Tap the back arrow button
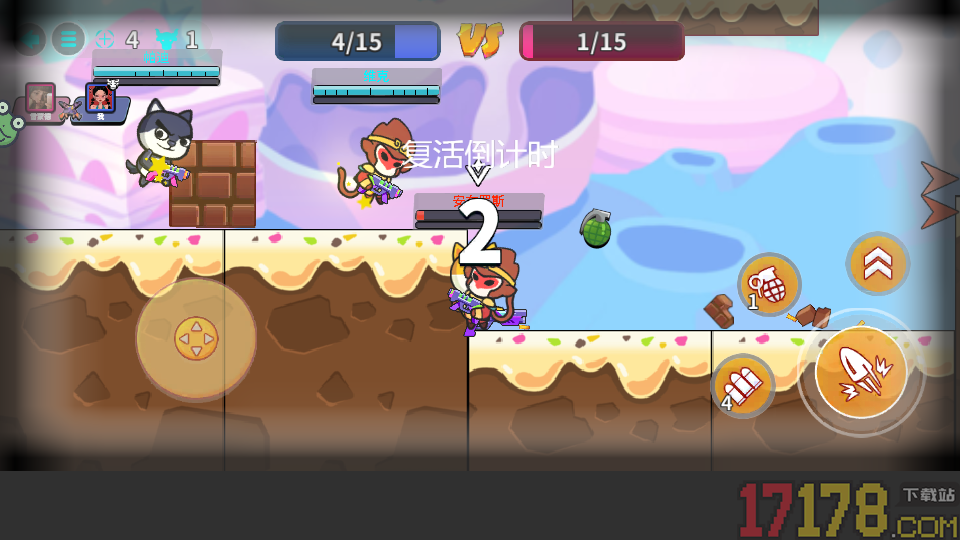Image resolution: width=960 pixels, height=540 pixels. (x=29, y=40)
